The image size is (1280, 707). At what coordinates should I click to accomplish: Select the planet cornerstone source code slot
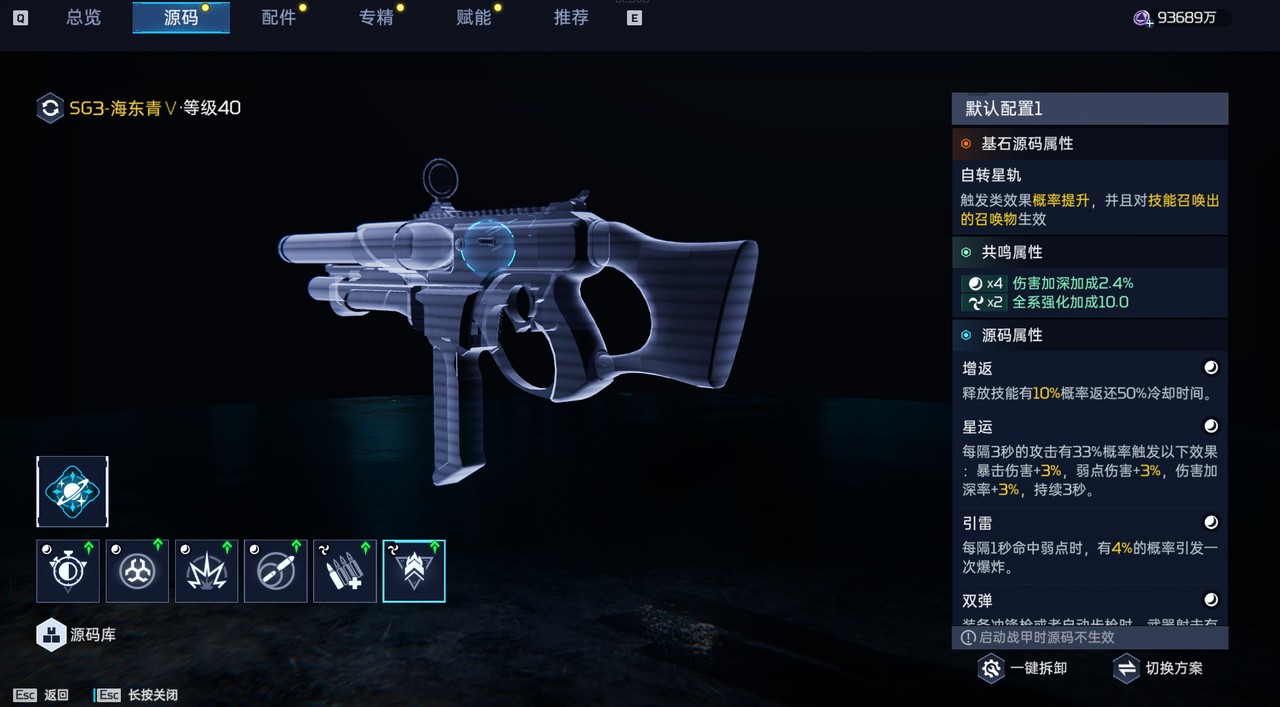pos(73,491)
